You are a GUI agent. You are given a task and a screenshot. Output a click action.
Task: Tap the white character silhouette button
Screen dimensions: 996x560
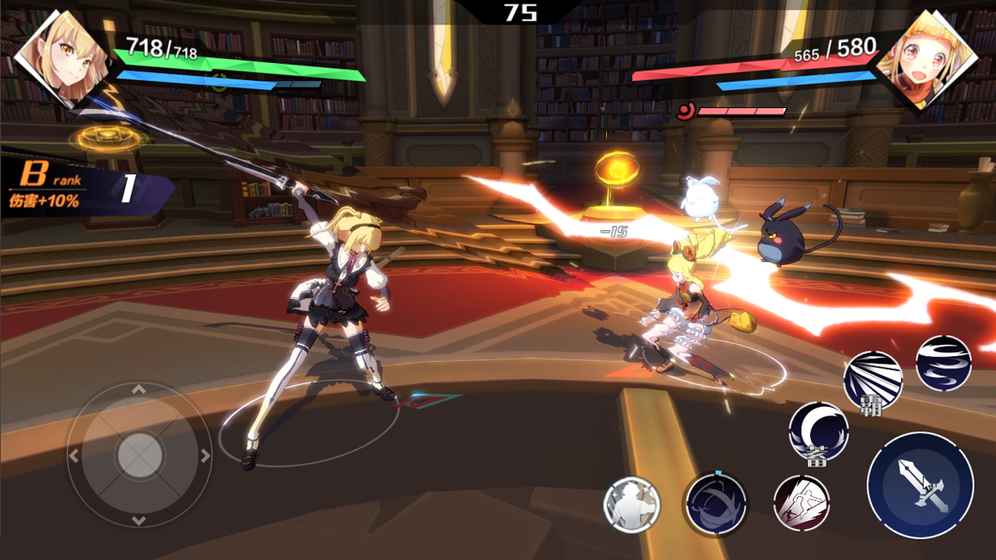point(632,504)
